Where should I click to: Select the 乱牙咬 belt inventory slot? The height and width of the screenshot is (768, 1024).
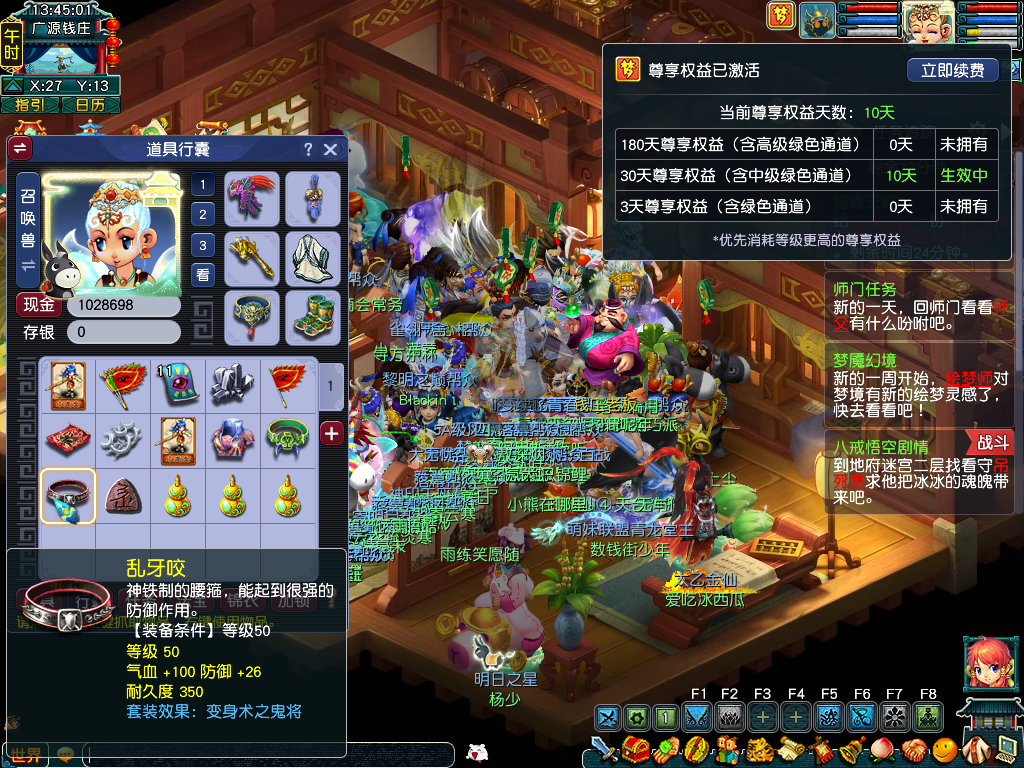point(68,496)
